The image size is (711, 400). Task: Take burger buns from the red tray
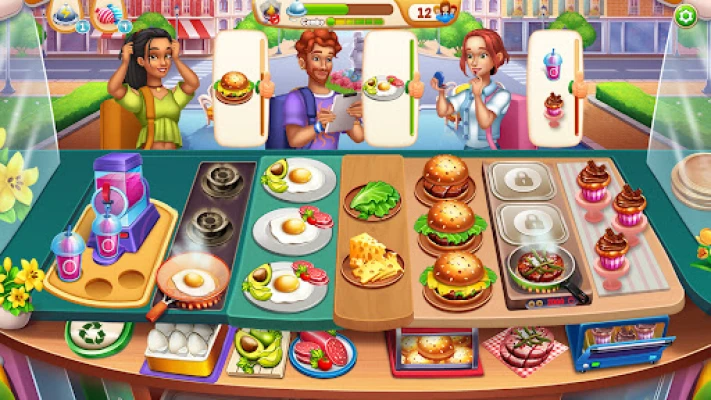[x=434, y=350]
